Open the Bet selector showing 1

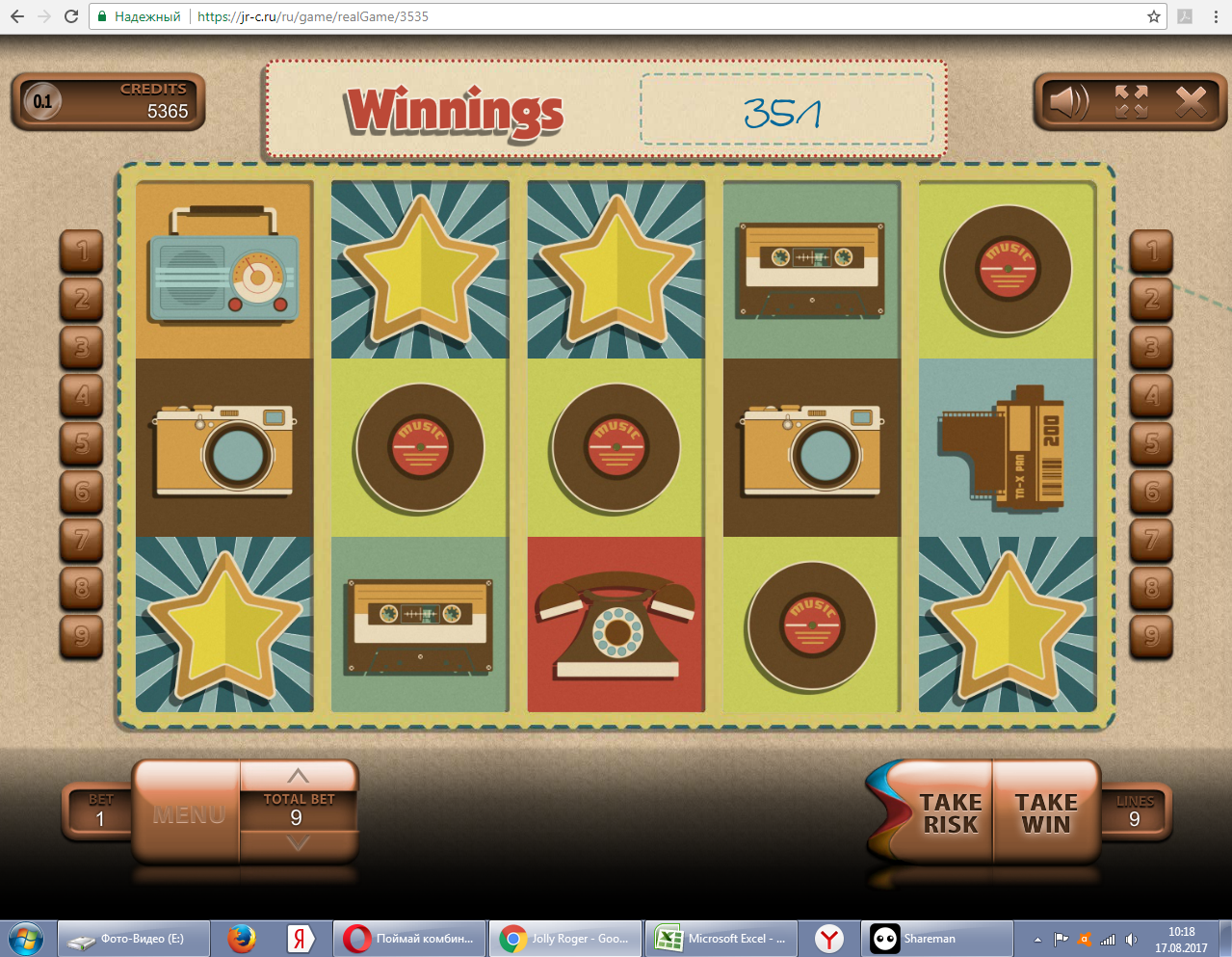[99, 811]
